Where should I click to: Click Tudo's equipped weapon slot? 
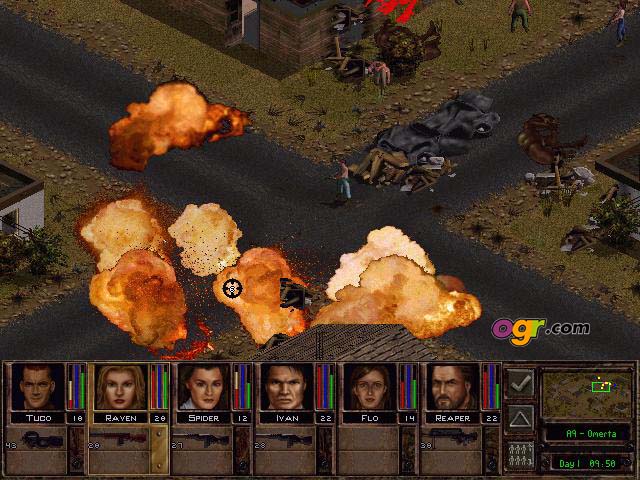point(45,441)
